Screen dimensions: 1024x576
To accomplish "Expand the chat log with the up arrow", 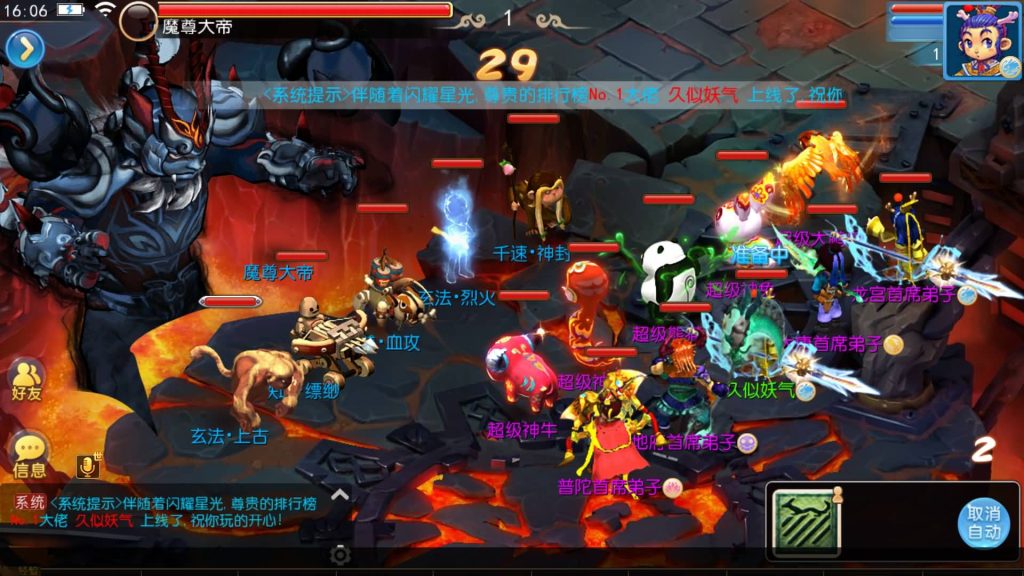I will click(x=340, y=494).
